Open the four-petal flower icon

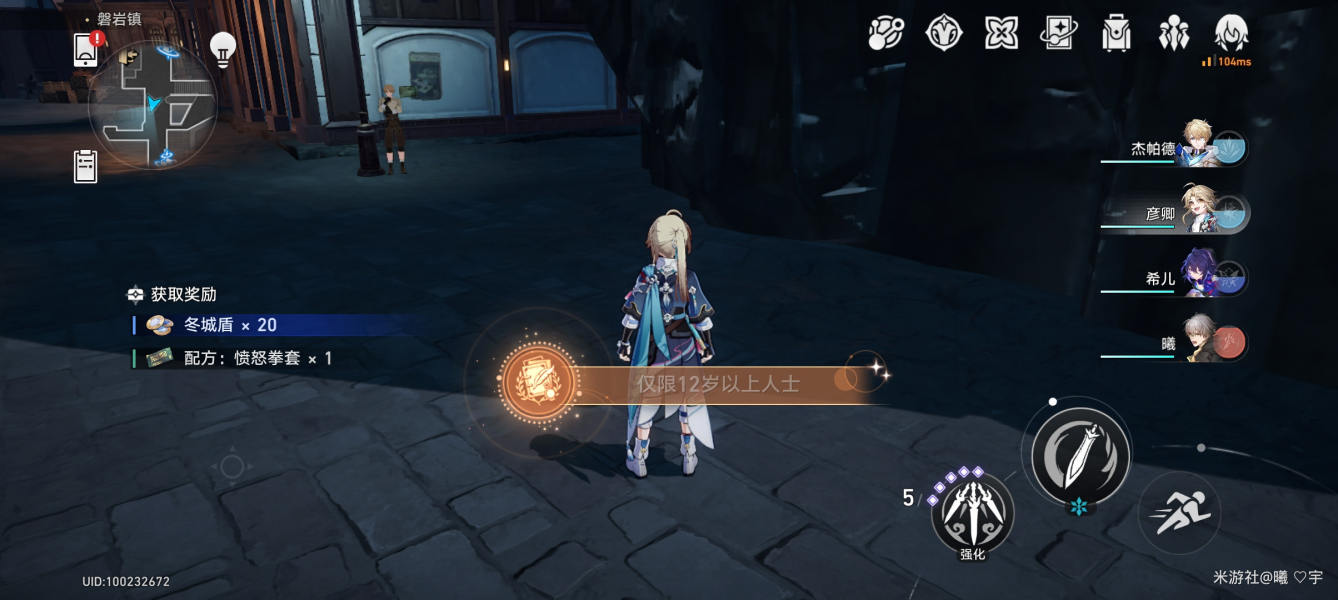[1001, 33]
